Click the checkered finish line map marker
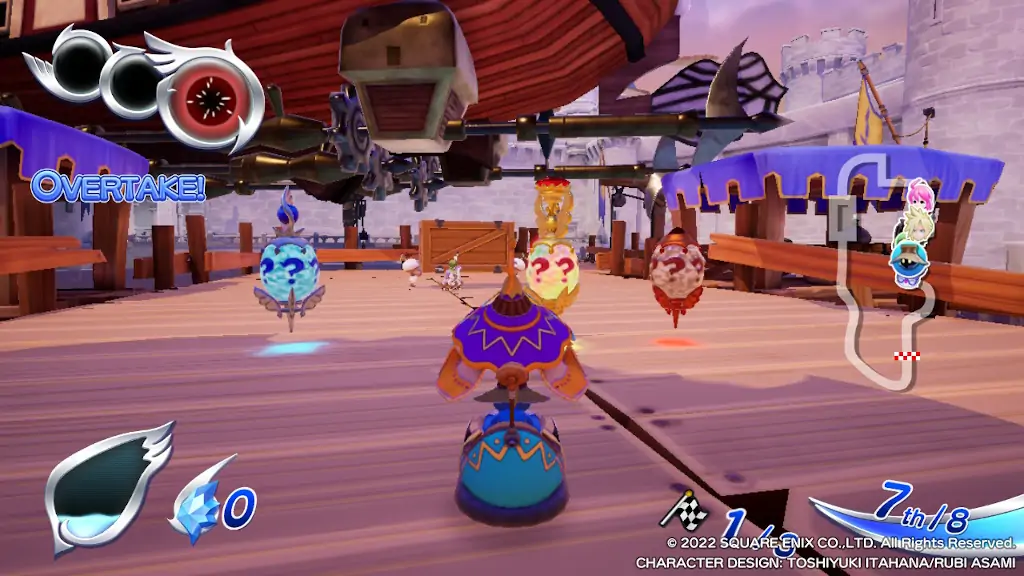The height and width of the screenshot is (576, 1024). tap(907, 356)
